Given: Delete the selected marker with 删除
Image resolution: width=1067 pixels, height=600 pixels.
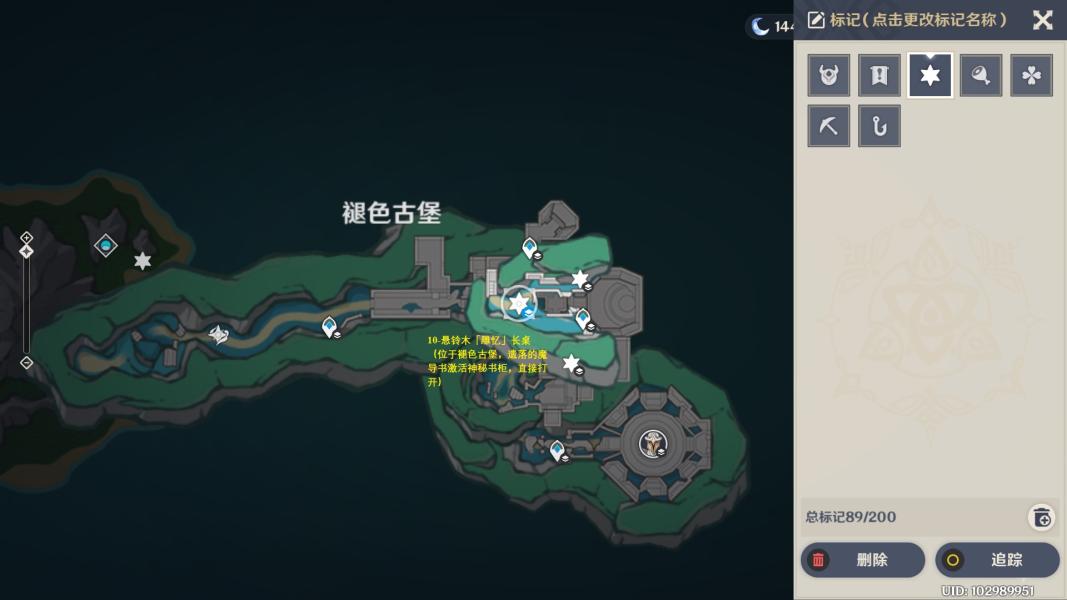Looking at the screenshot, I should click(x=862, y=560).
